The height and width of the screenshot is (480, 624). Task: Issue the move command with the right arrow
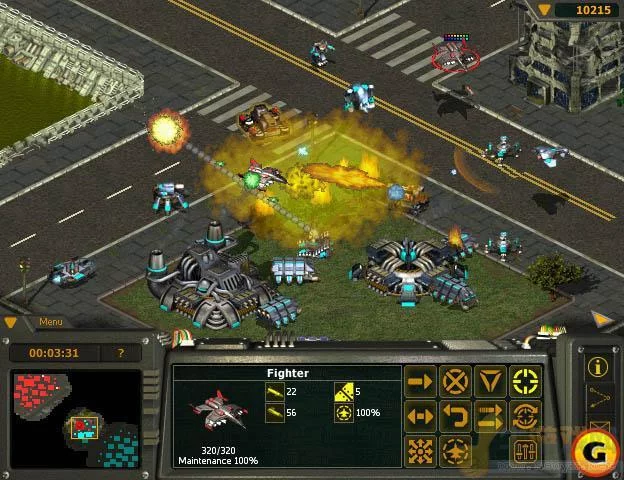tap(421, 380)
